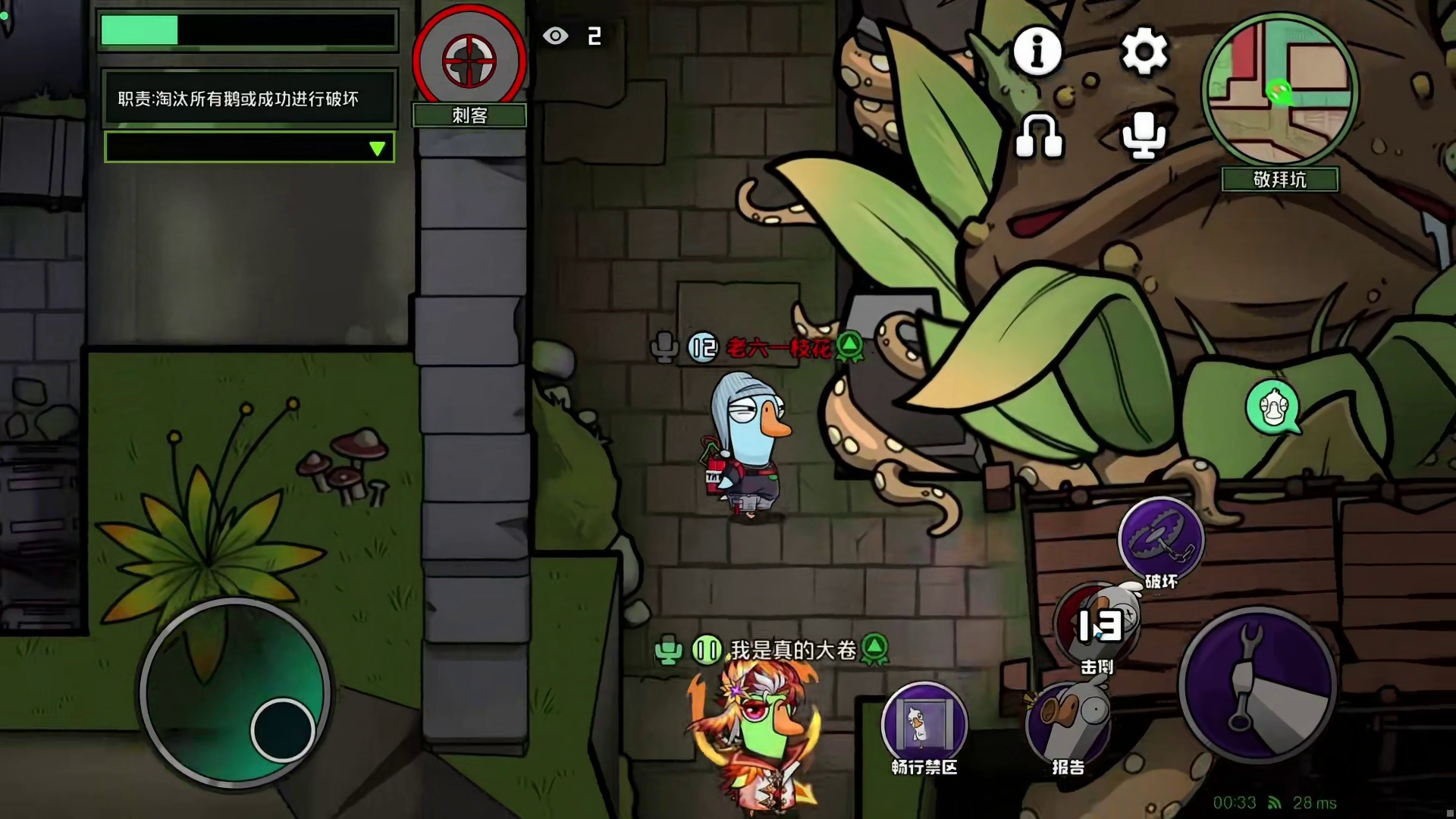Toggle the headphone audio icon
The height and width of the screenshot is (819, 1456).
[x=1039, y=136]
